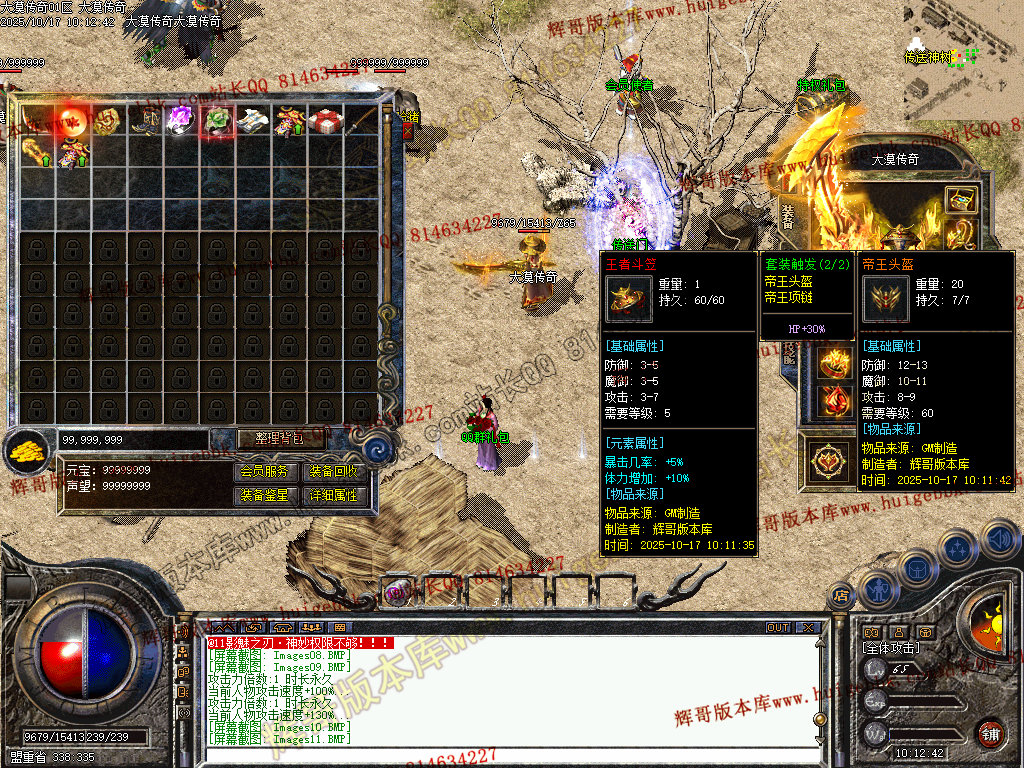Choose 装备鉴星 equipment appraisal
The image size is (1024, 768).
click(x=264, y=495)
